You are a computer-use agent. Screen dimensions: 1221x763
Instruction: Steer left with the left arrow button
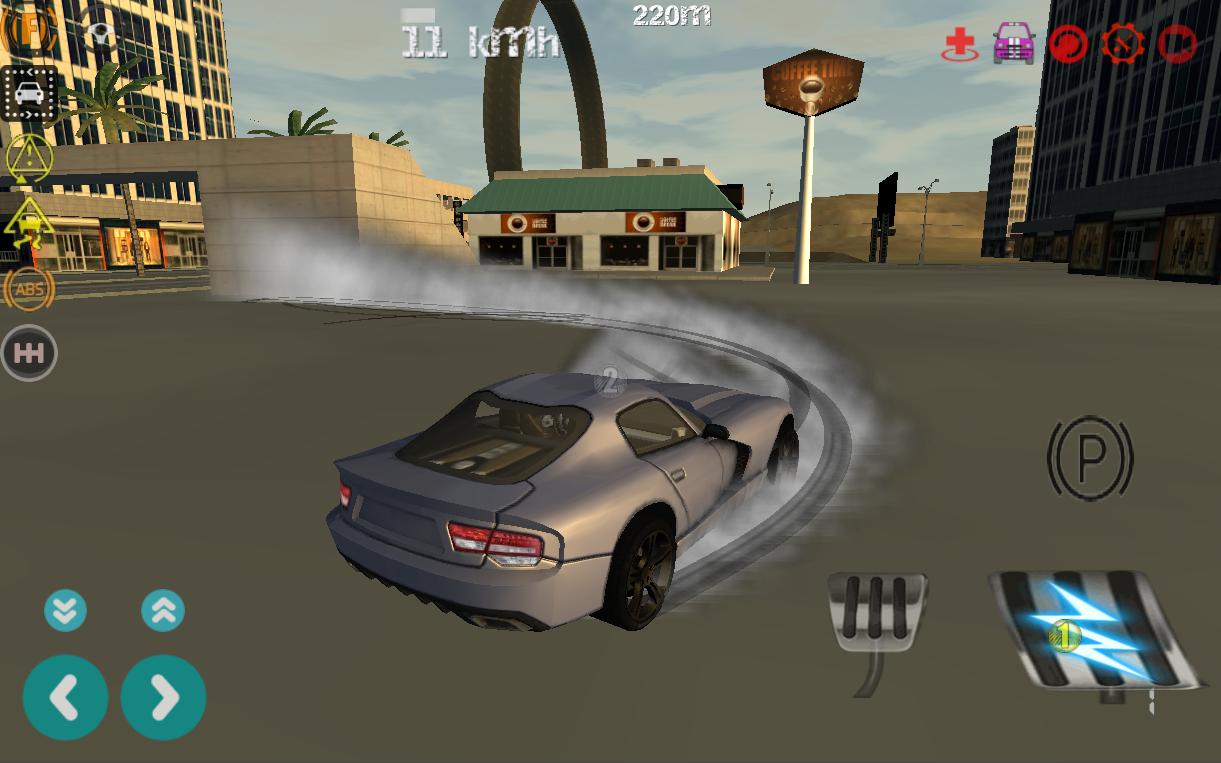point(65,698)
